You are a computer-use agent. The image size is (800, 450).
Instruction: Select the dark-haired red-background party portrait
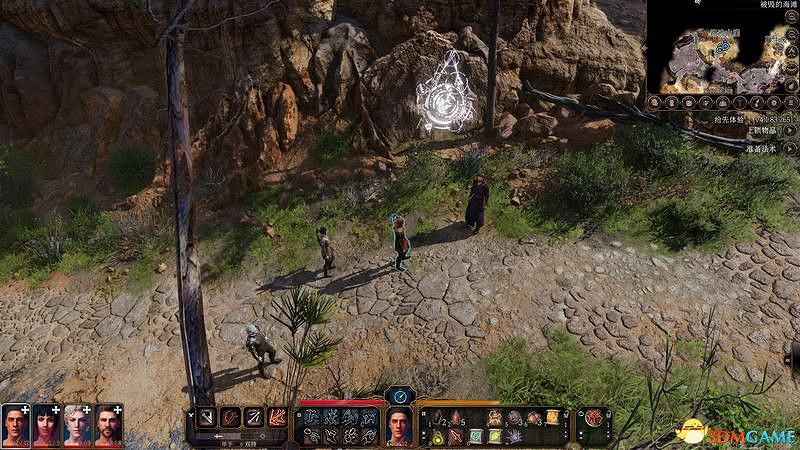coord(46,426)
